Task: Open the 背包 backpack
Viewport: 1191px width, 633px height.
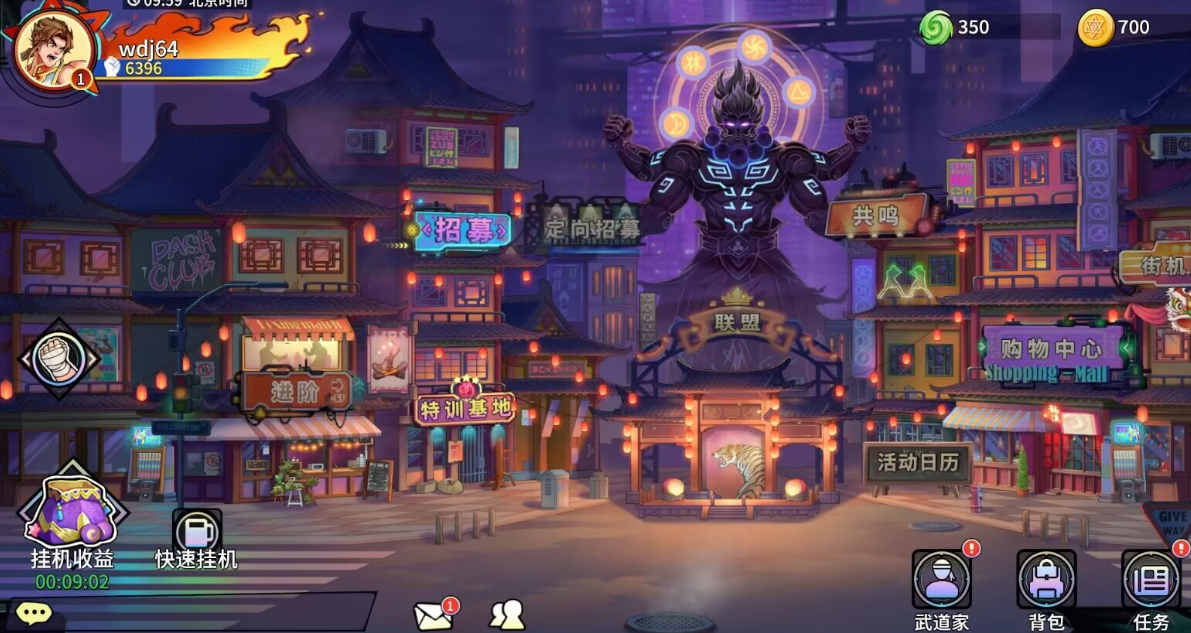Action: click(1046, 582)
